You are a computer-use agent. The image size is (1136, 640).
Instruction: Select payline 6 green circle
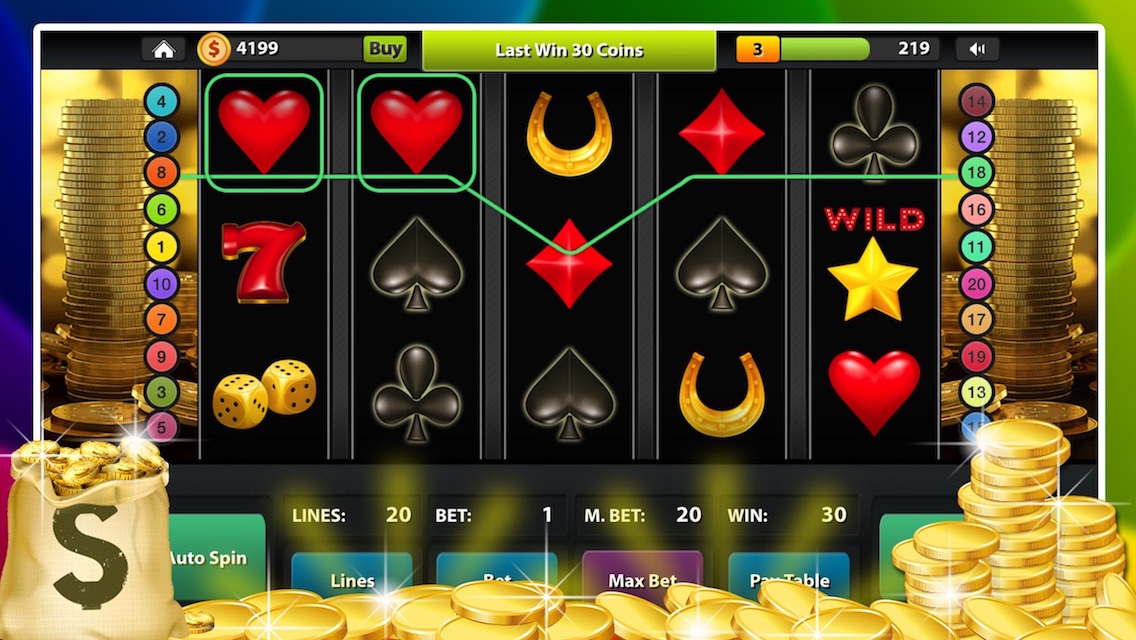tap(161, 210)
